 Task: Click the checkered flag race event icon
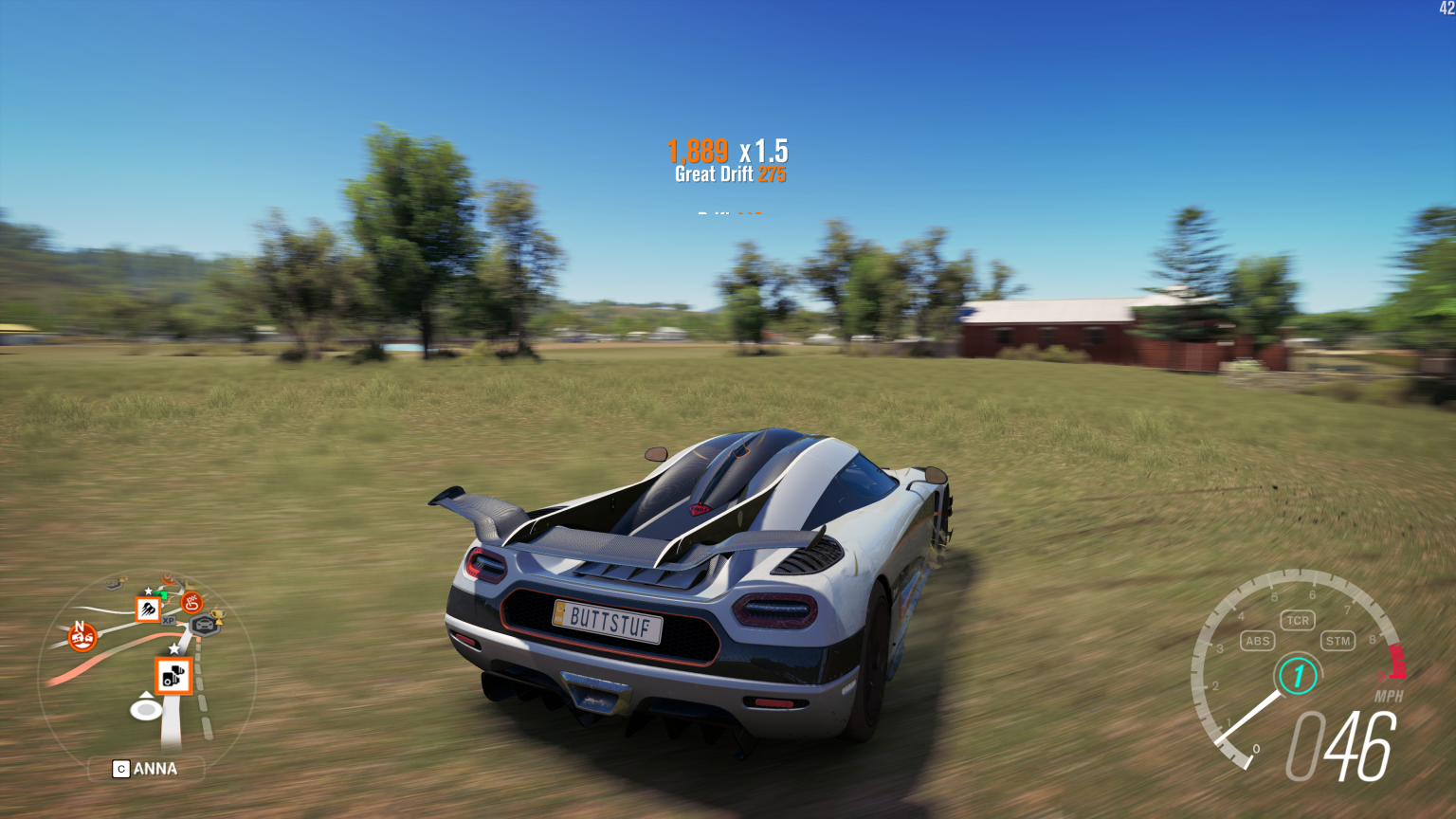click(x=192, y=604)
